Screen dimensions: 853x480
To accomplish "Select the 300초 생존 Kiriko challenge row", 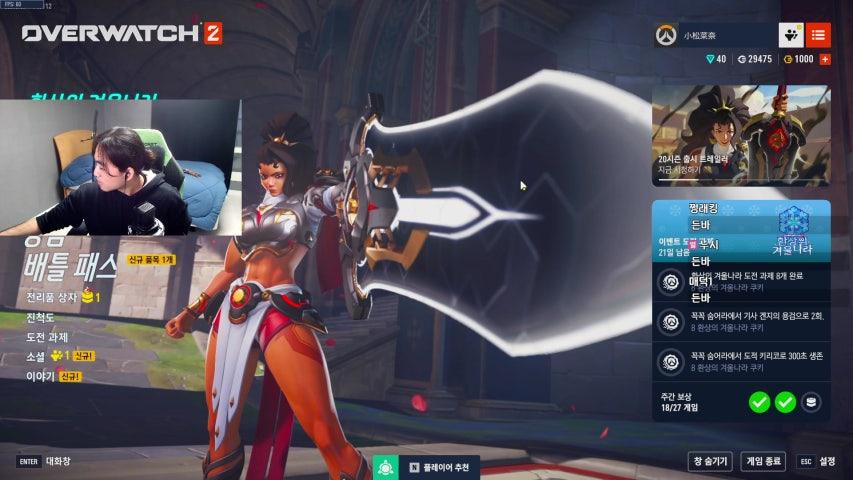I will click(741, 360).
